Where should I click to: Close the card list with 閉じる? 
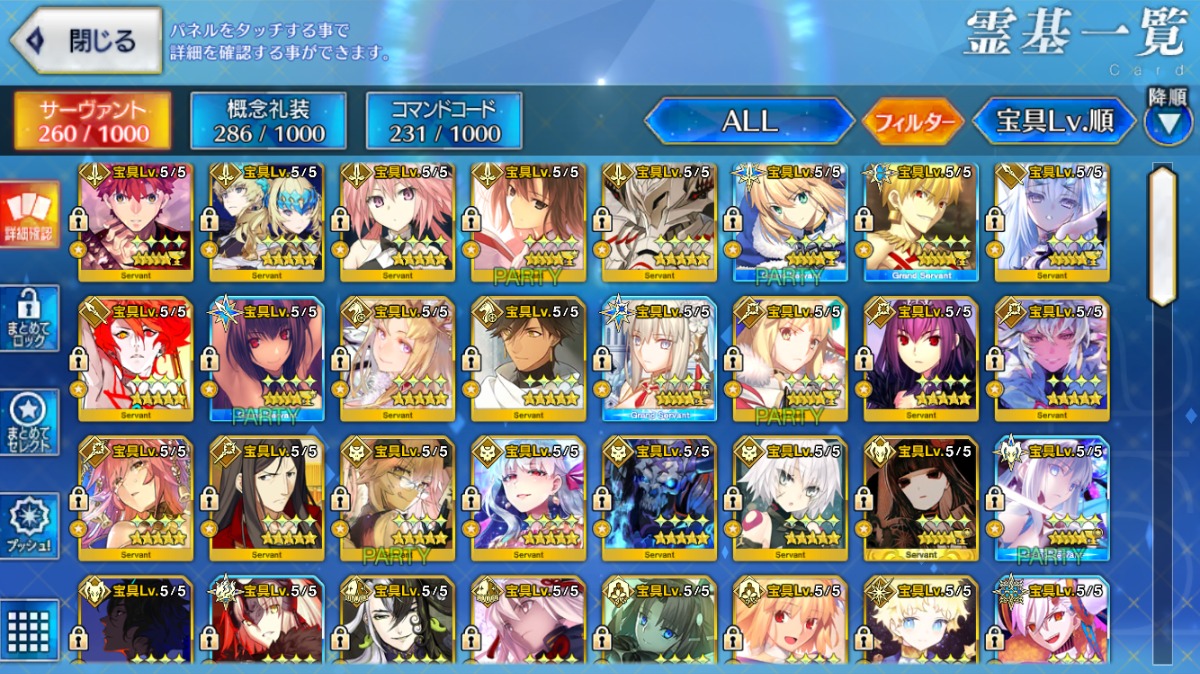[86, 41]
